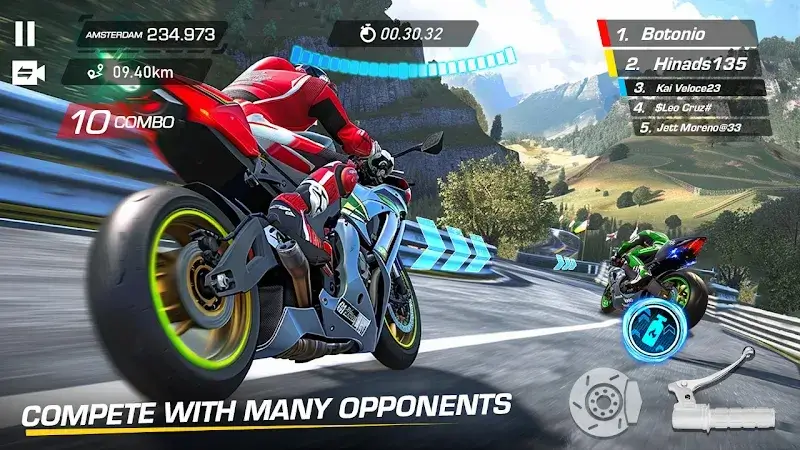Activate the blue nitro boost icon
This screenshot has height=450, width=800.
click(647, 329)
